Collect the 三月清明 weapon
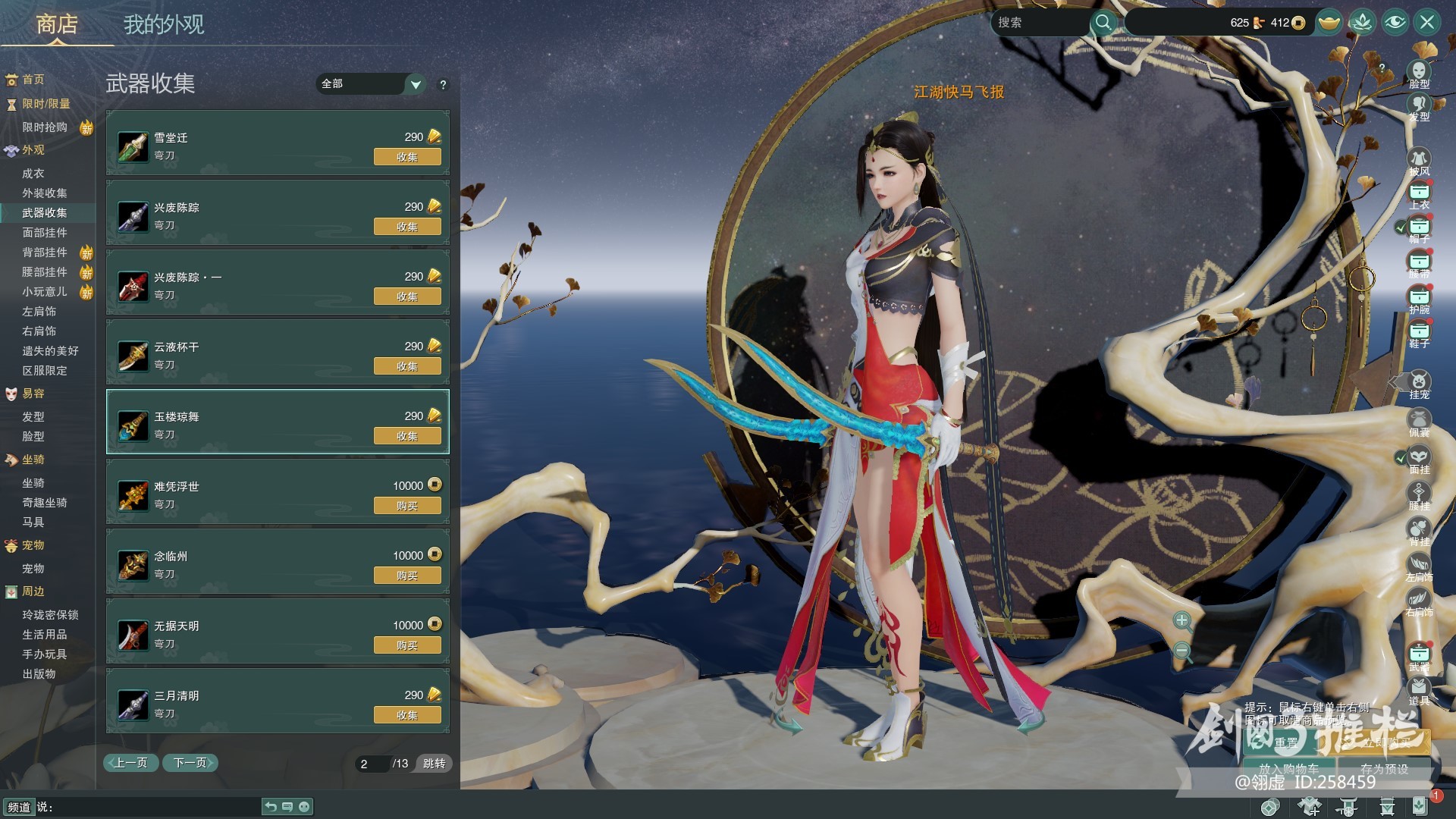The height and width of the screenshot is (819, 1456). 407,715
